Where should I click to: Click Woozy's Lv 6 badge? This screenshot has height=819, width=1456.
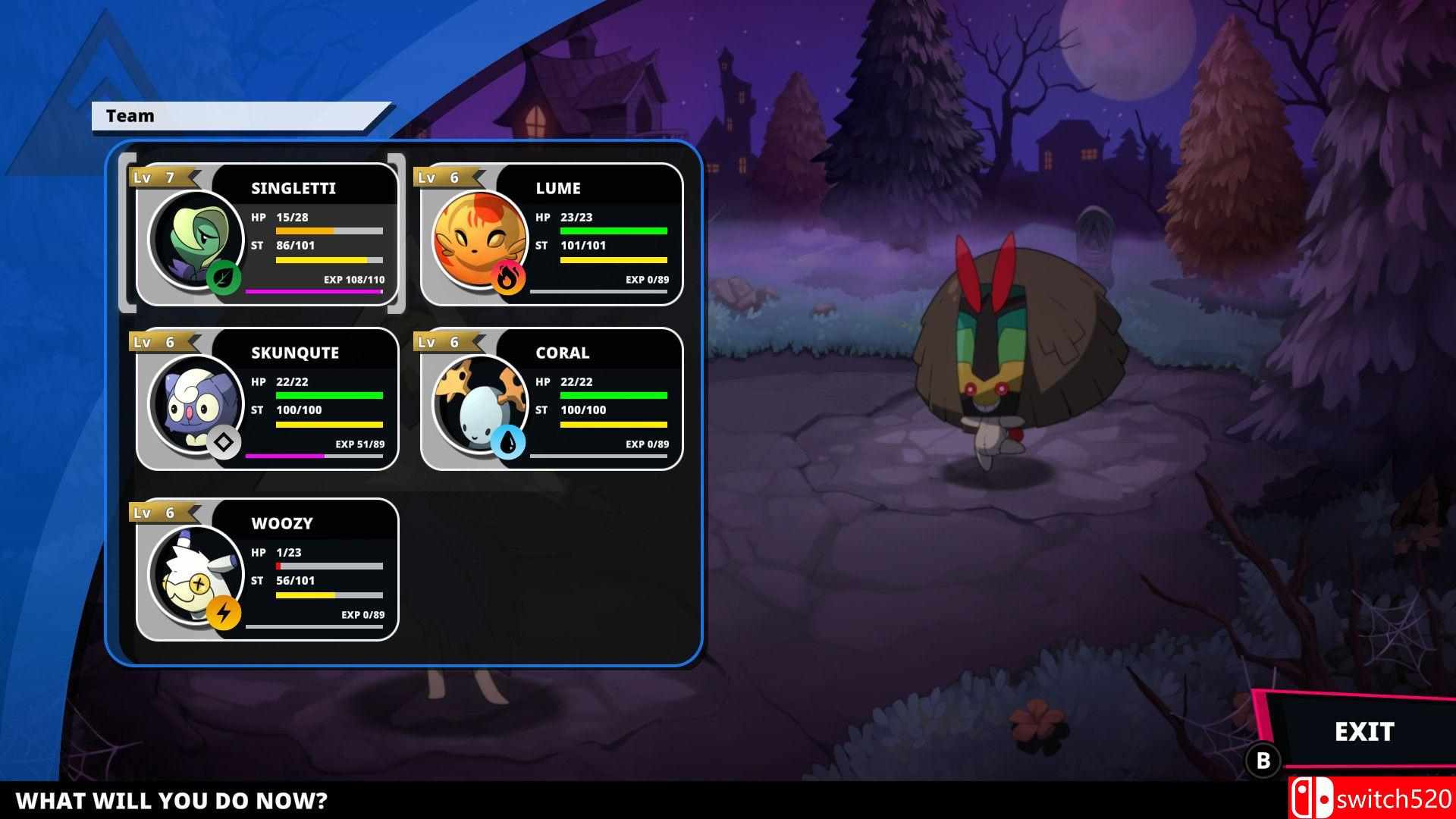pyautogui.click(x=157, y=512)
